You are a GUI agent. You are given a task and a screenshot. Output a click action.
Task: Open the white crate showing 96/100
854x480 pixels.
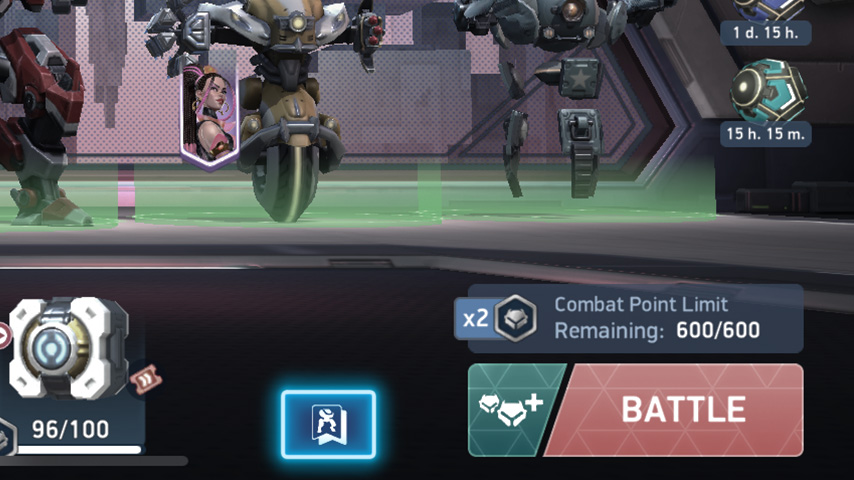pyautogui.click(x=68, y=348)
